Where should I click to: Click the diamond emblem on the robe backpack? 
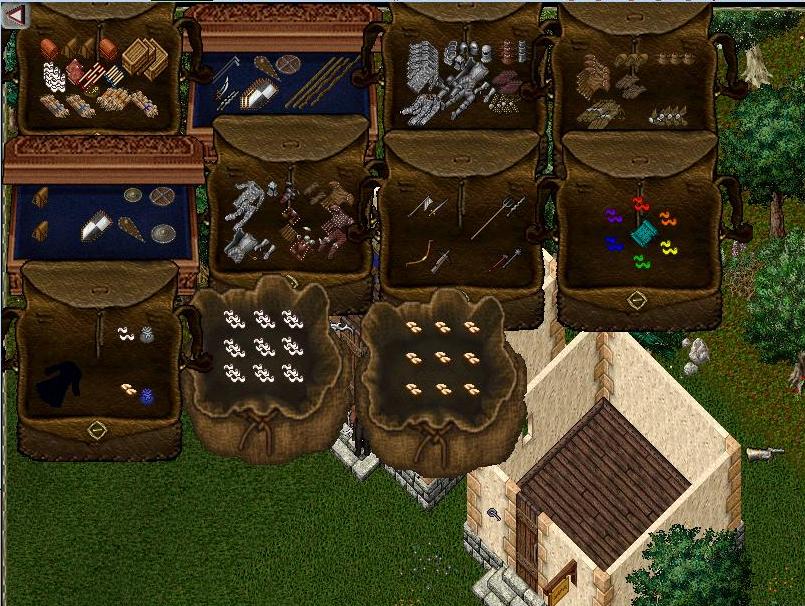pyautogui.click(x=97, y=431)
